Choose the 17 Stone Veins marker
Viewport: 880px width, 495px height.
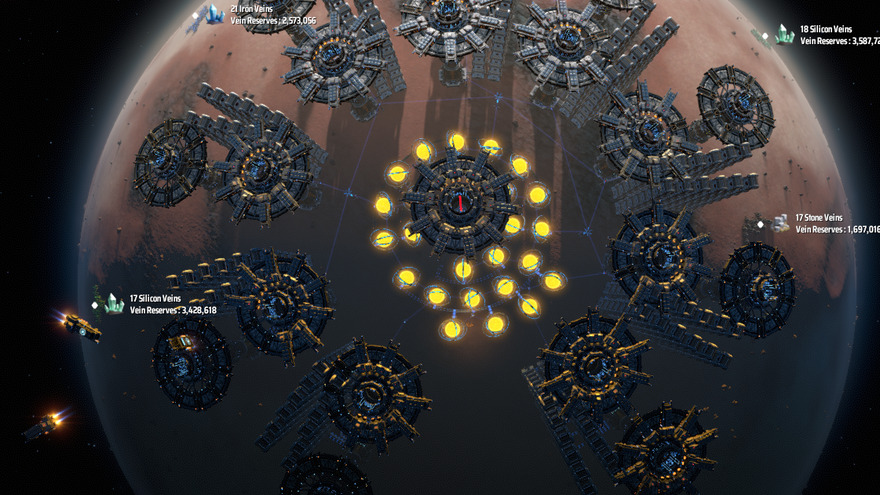pyautogui.click(x=780, y=223)
